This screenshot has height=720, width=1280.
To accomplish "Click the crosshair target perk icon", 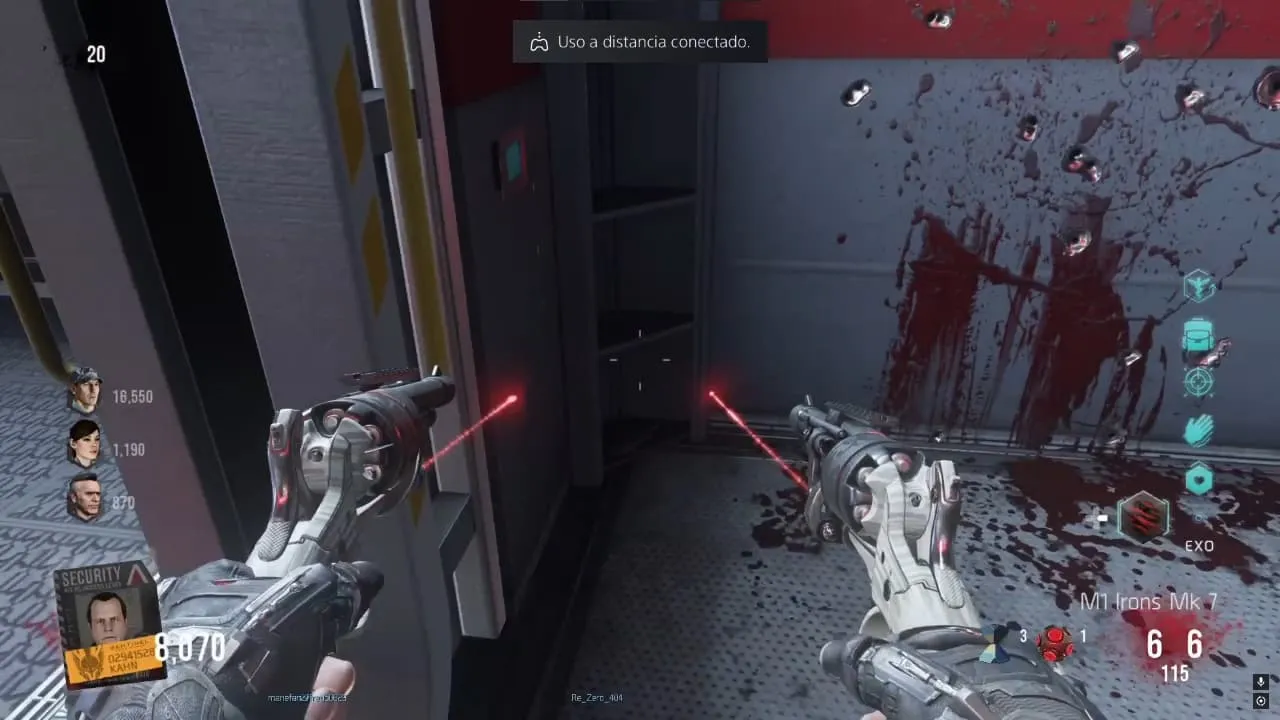I will tap(1198, 382).
